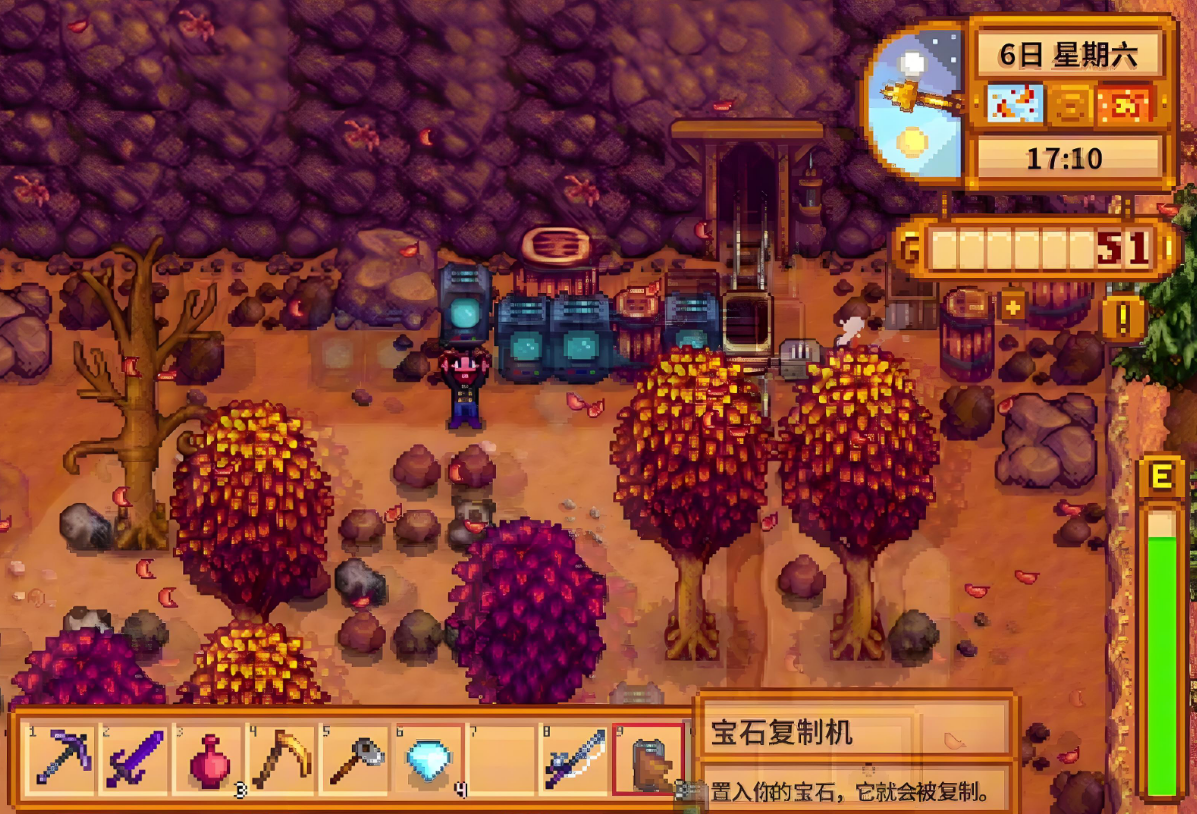The height and width of the screenshot is (814, 1197).
Task: Open the journal with the exclamation icon
Action: tap(1125, 319)
